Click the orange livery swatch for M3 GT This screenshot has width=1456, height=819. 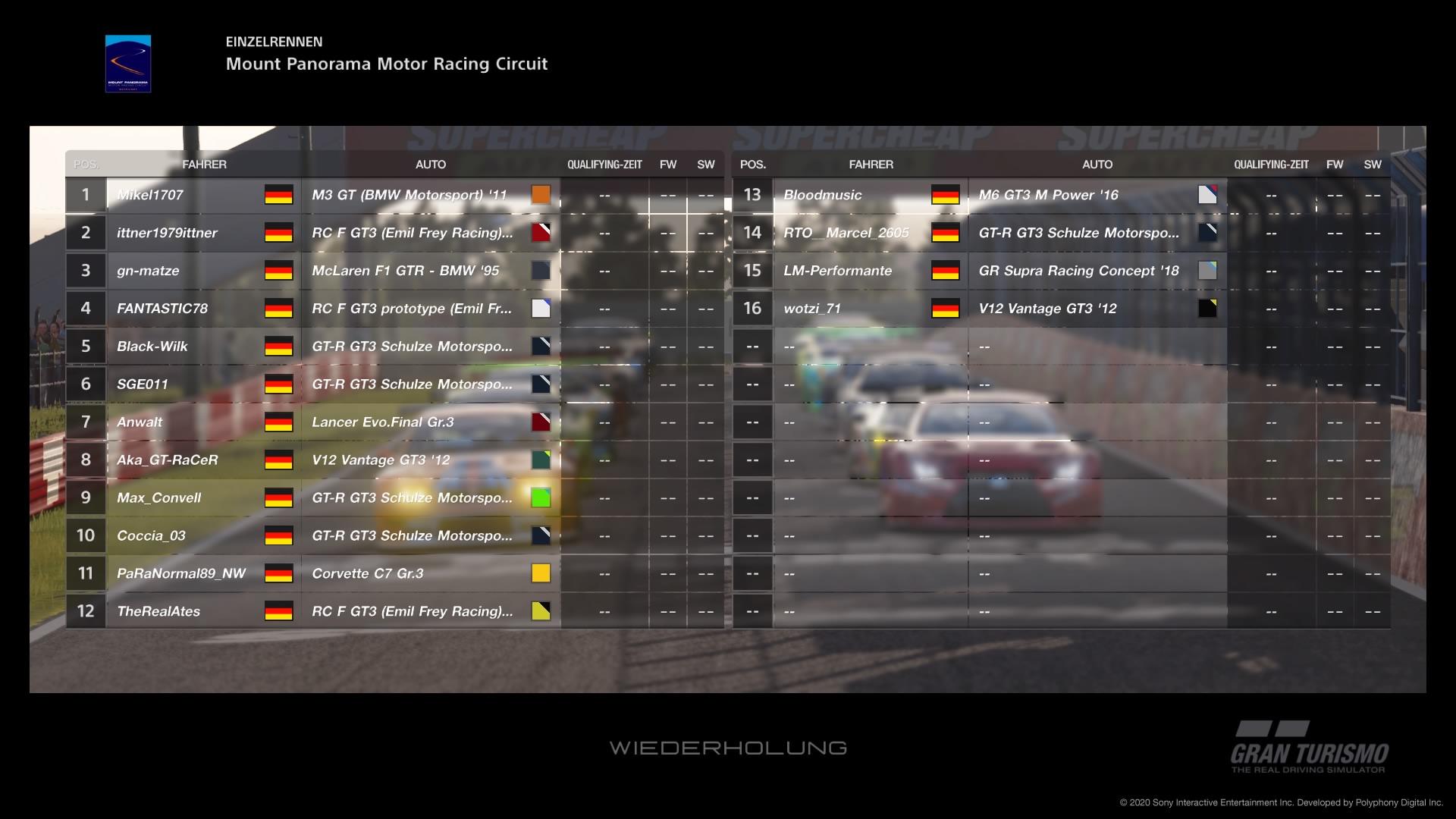point(541,195)
